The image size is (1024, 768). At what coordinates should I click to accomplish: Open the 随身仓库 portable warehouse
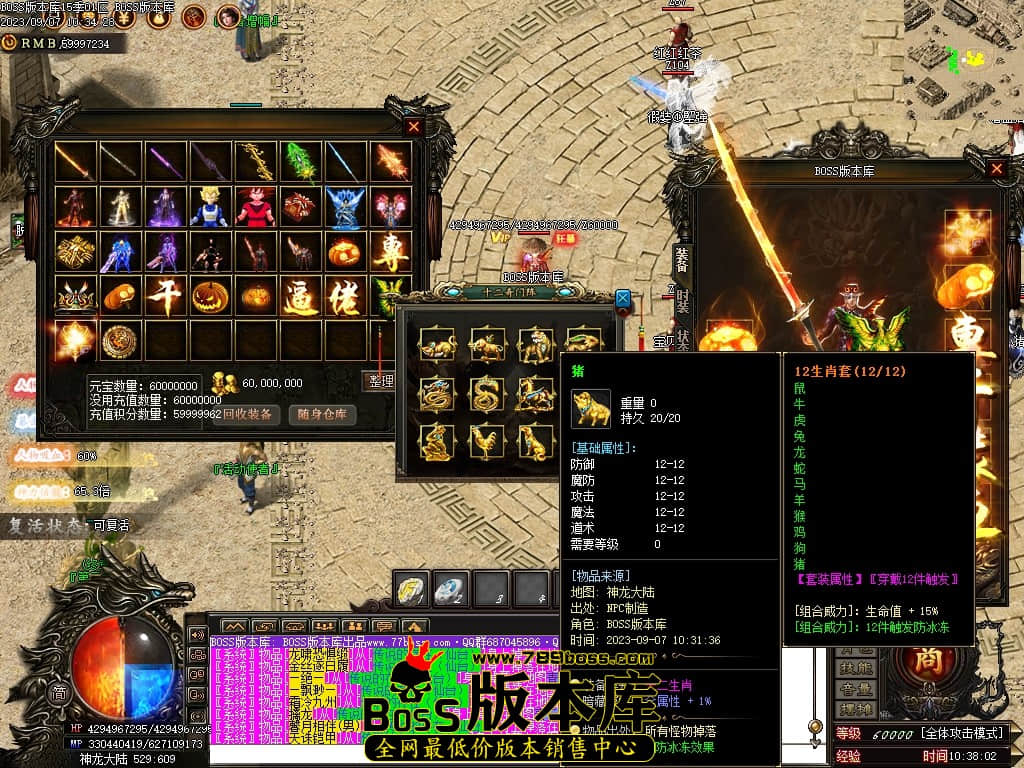[x=322, y=414]
